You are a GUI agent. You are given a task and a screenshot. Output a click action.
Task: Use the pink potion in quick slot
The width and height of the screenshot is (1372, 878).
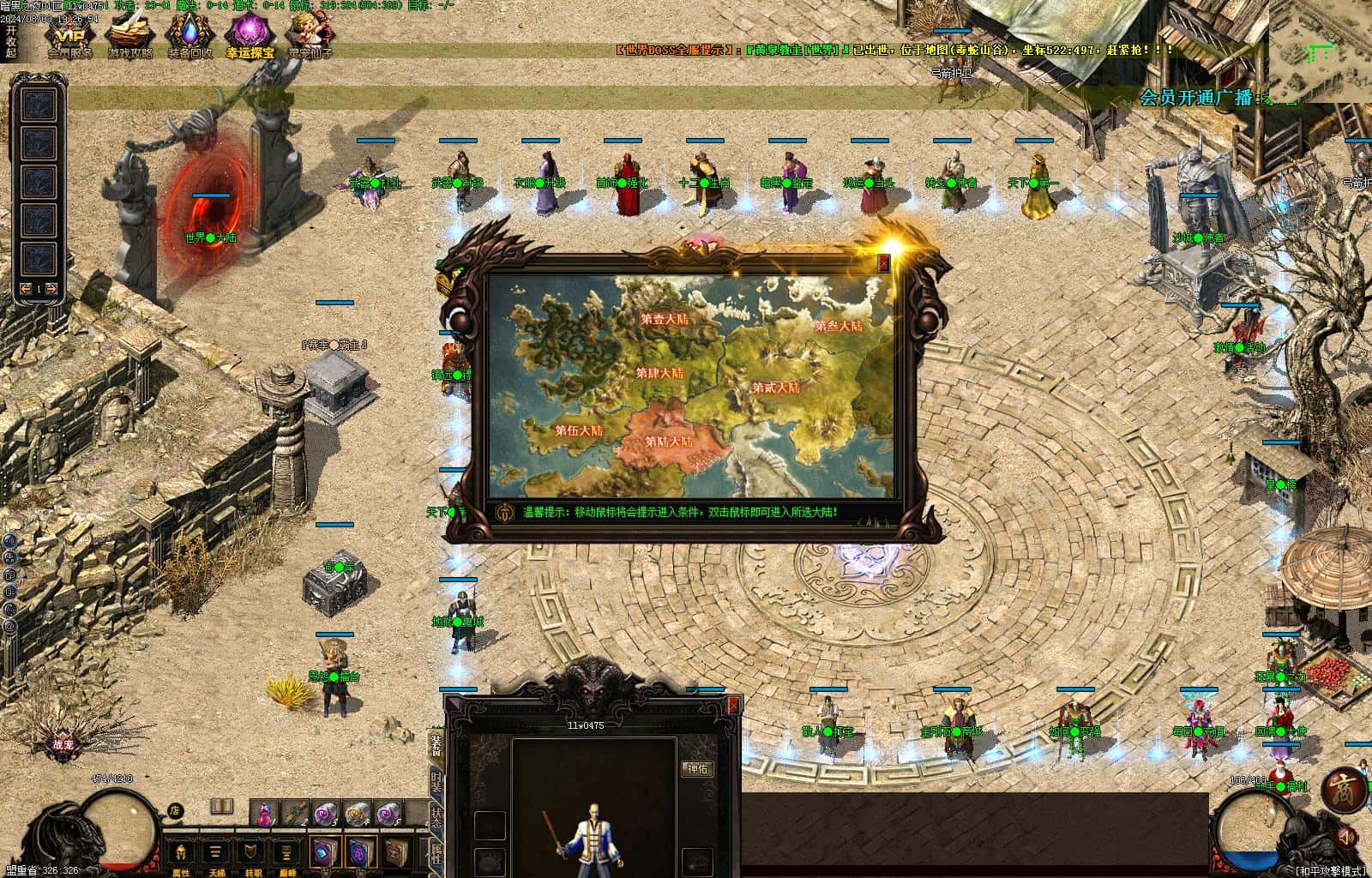pos(265,813)
